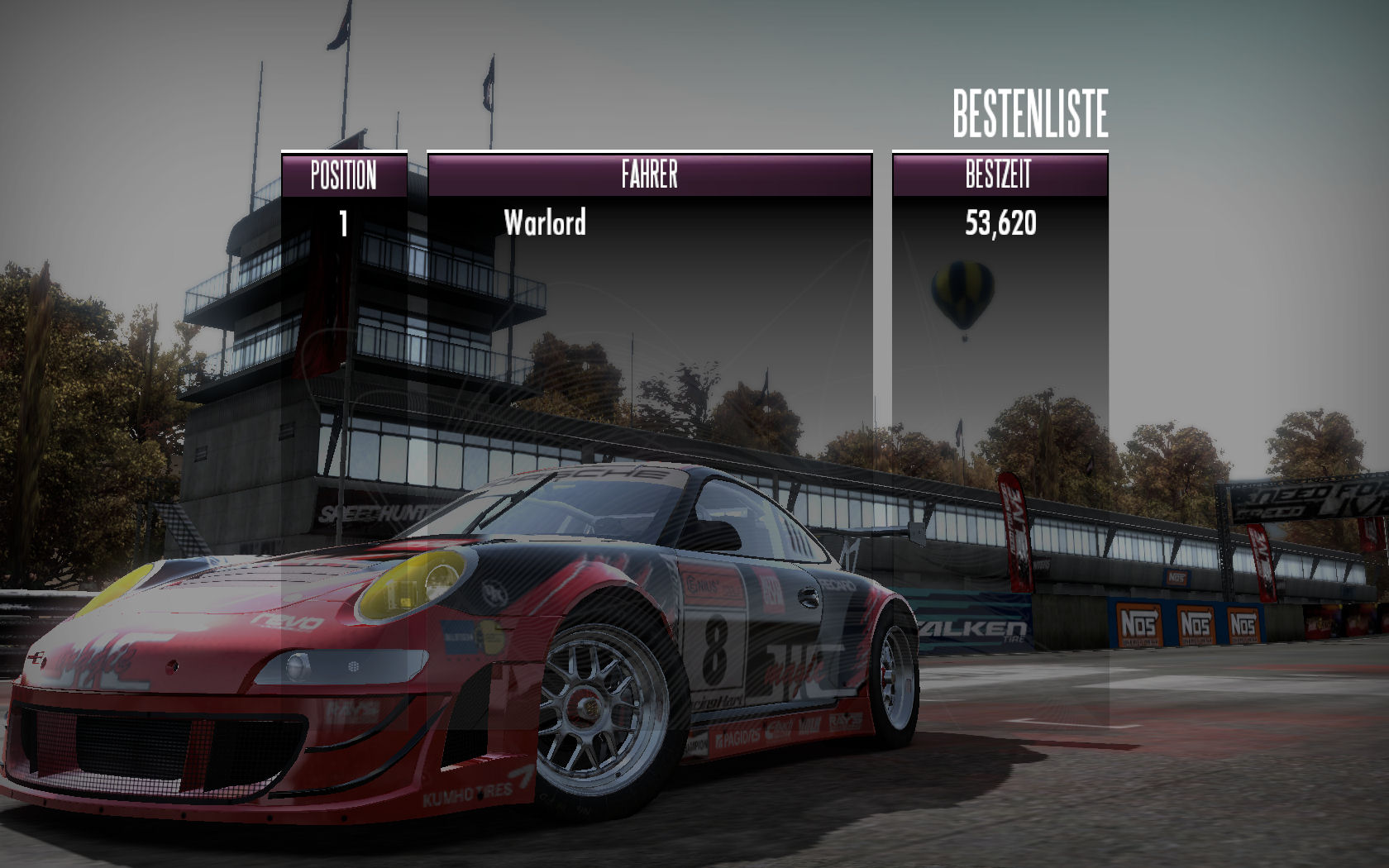Select the Warlord leaderboard row
1389x868 pixels.
(545, 223)
